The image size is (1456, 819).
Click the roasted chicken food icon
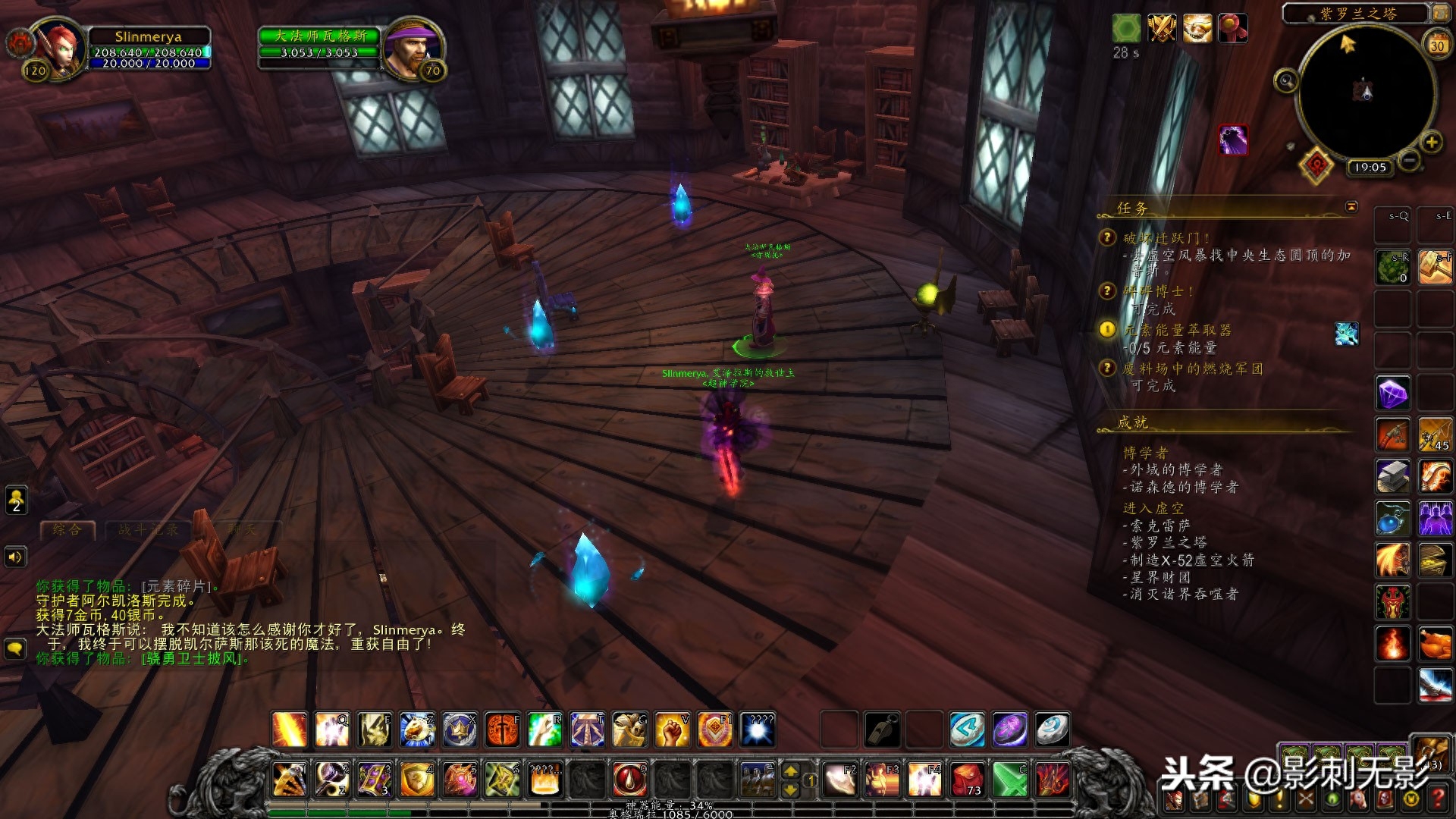(1435, 644)
